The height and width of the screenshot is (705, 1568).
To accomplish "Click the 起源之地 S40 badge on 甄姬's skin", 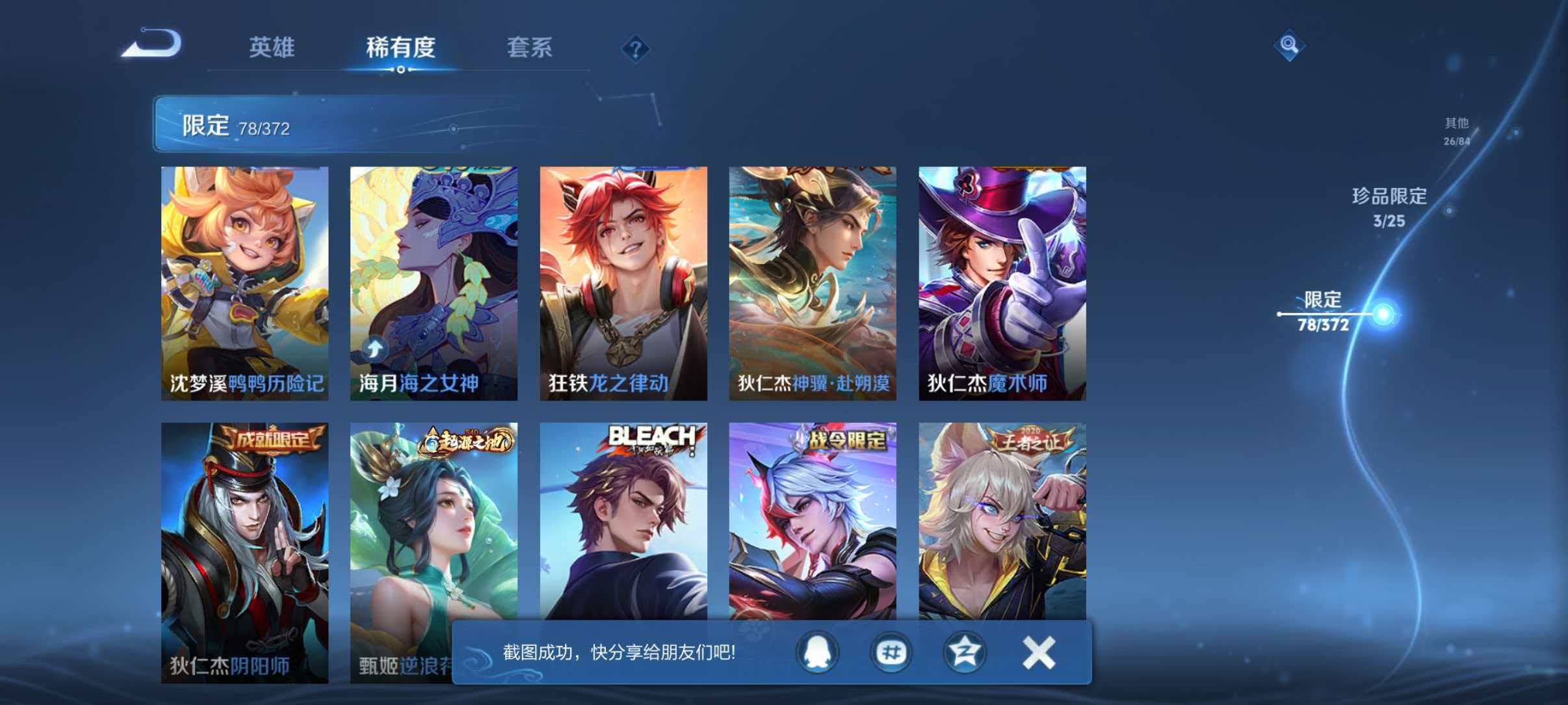I will click(466, 440).
